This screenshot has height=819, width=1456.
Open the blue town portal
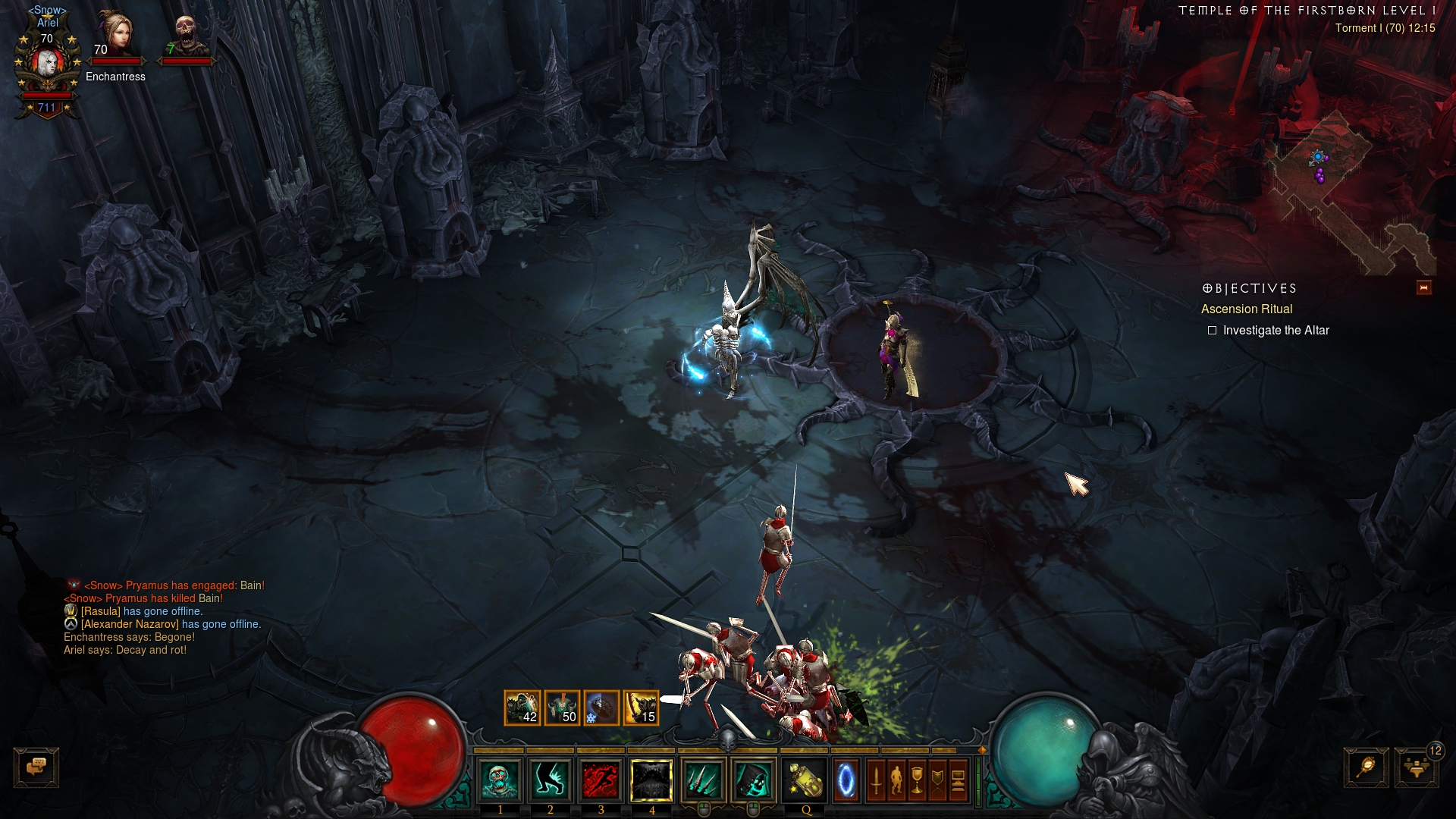[x=846, y=780]
